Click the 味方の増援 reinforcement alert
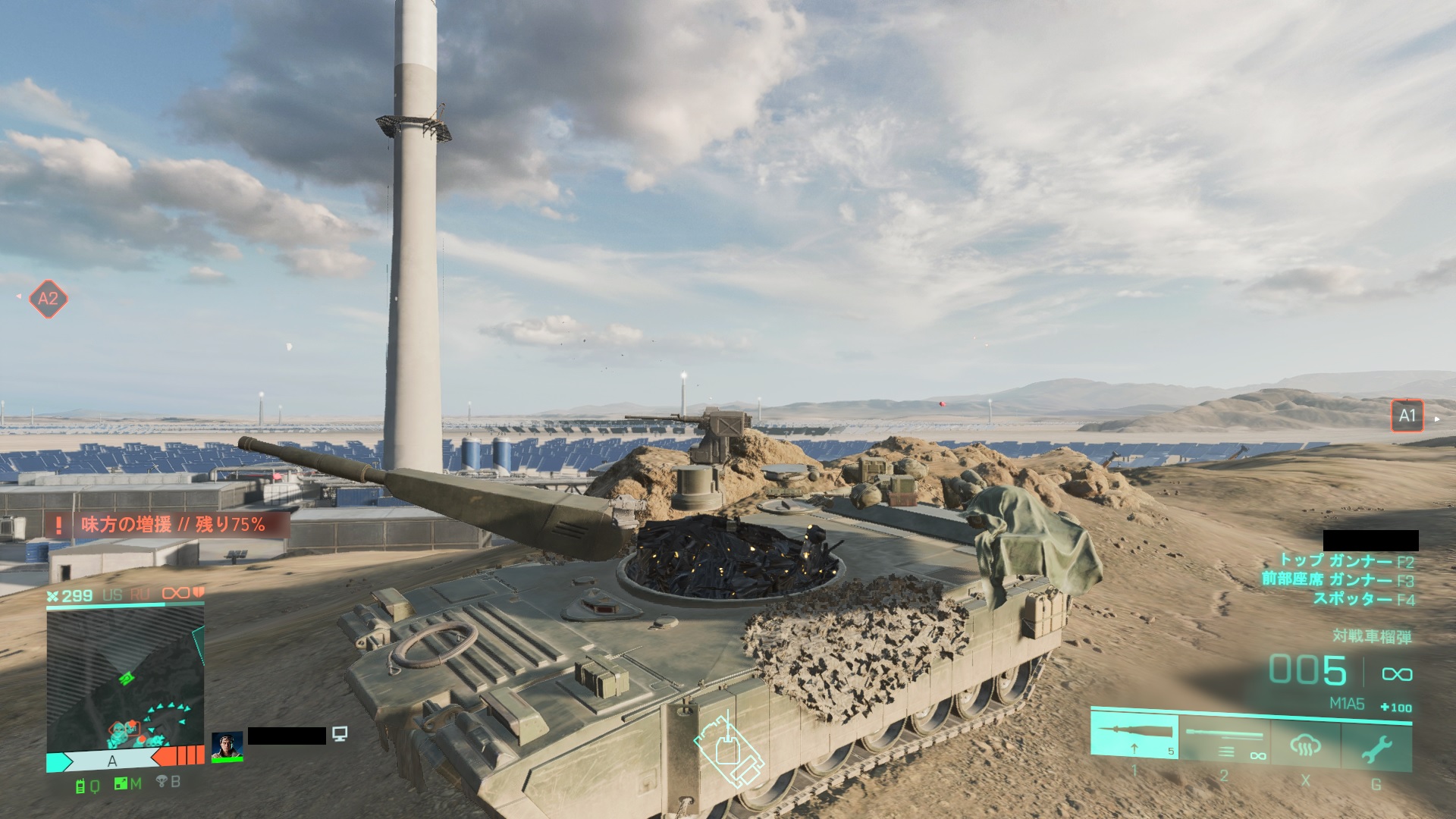The image size is (1456, 819). tap(167, 525)
